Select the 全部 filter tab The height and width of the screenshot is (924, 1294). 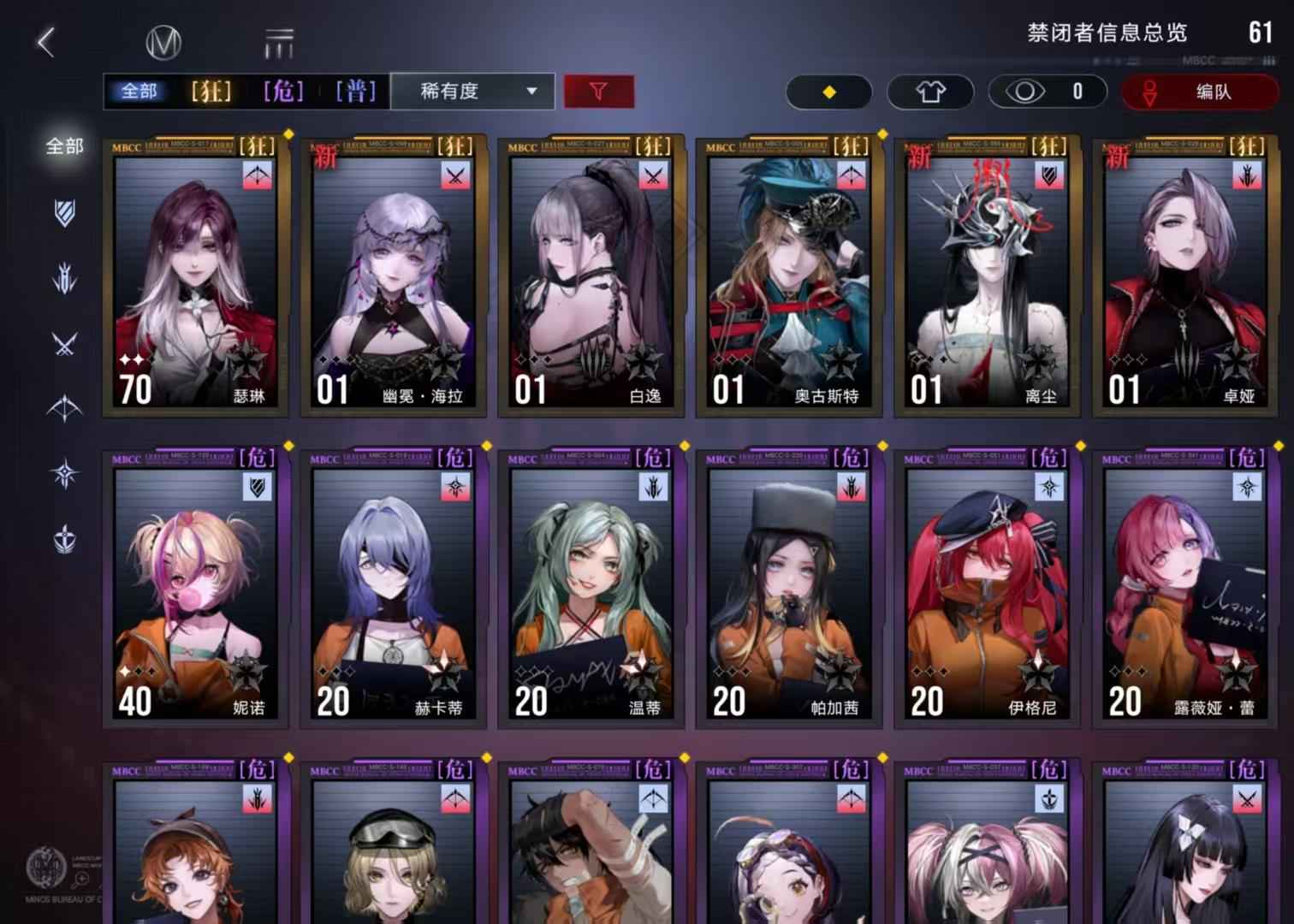140,92
